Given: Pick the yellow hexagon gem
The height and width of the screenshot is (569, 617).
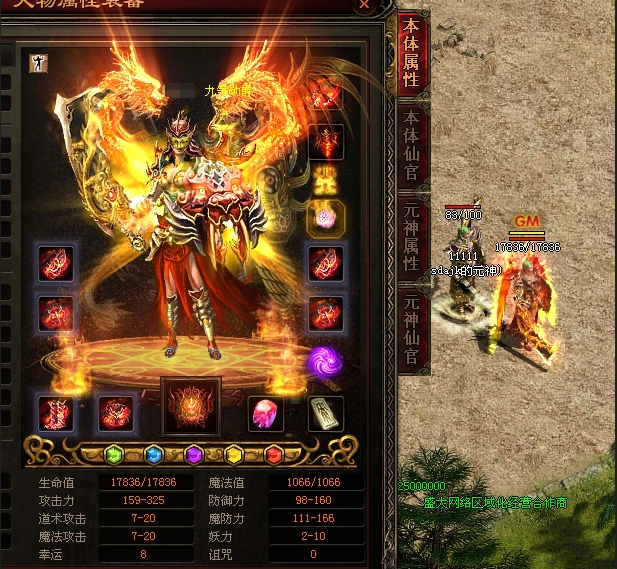Looking at the screenshot, I should point(234,455).
